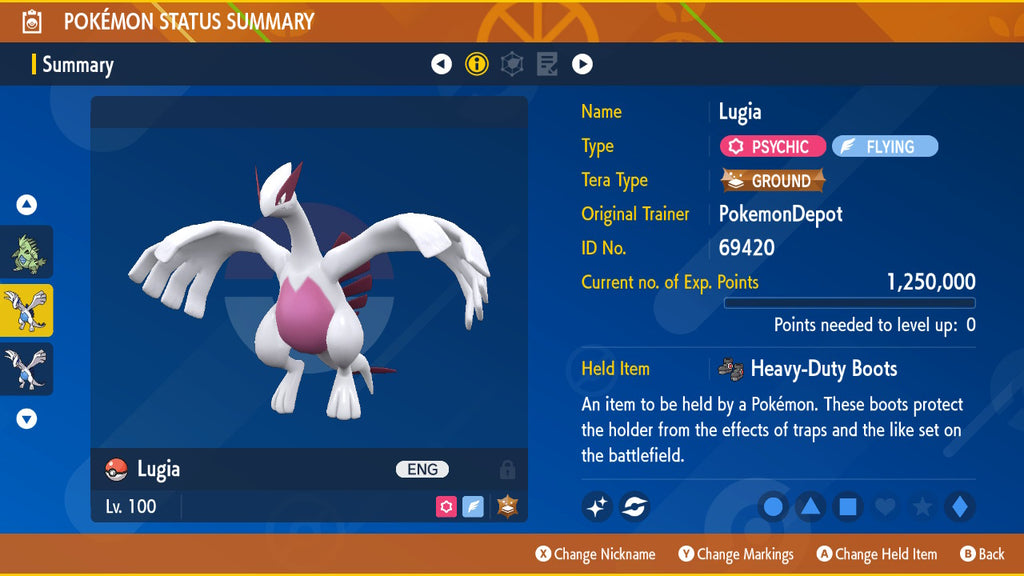
Task: Switch to the hexagon stats tab
Action: (512, 65)
